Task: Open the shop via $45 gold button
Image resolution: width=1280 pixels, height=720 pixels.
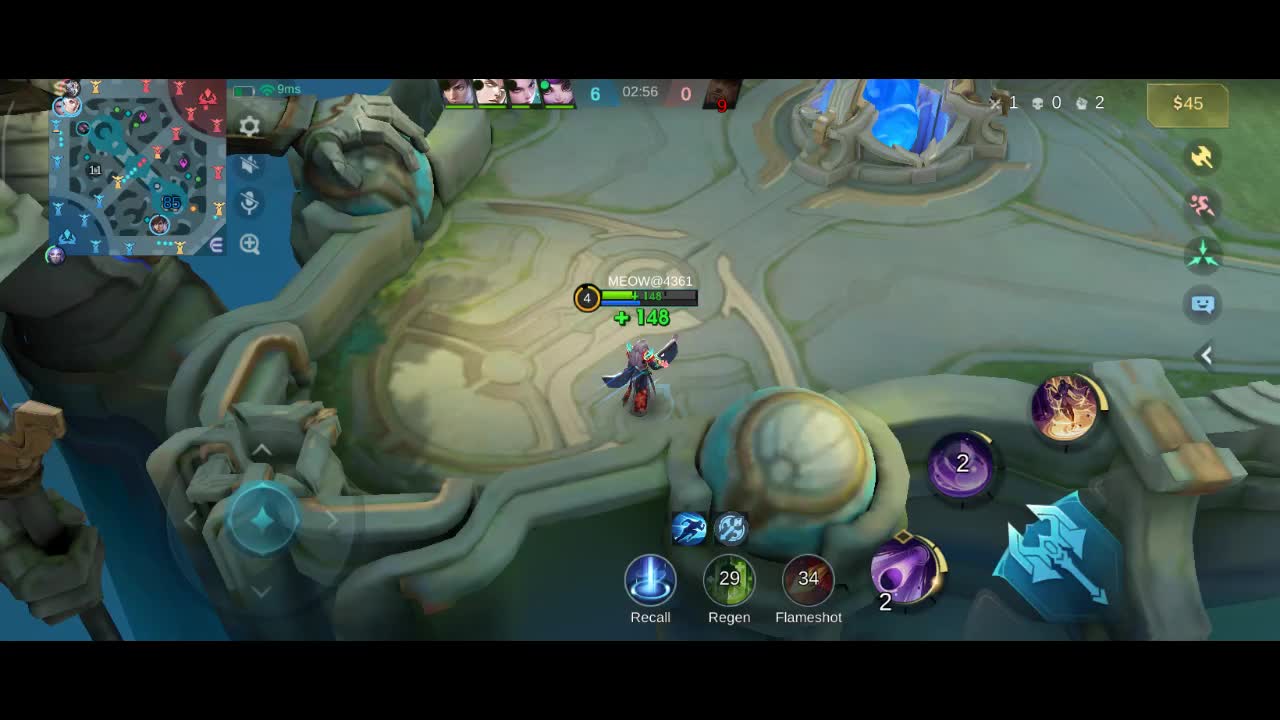Action: click(x=1187, y=104)
